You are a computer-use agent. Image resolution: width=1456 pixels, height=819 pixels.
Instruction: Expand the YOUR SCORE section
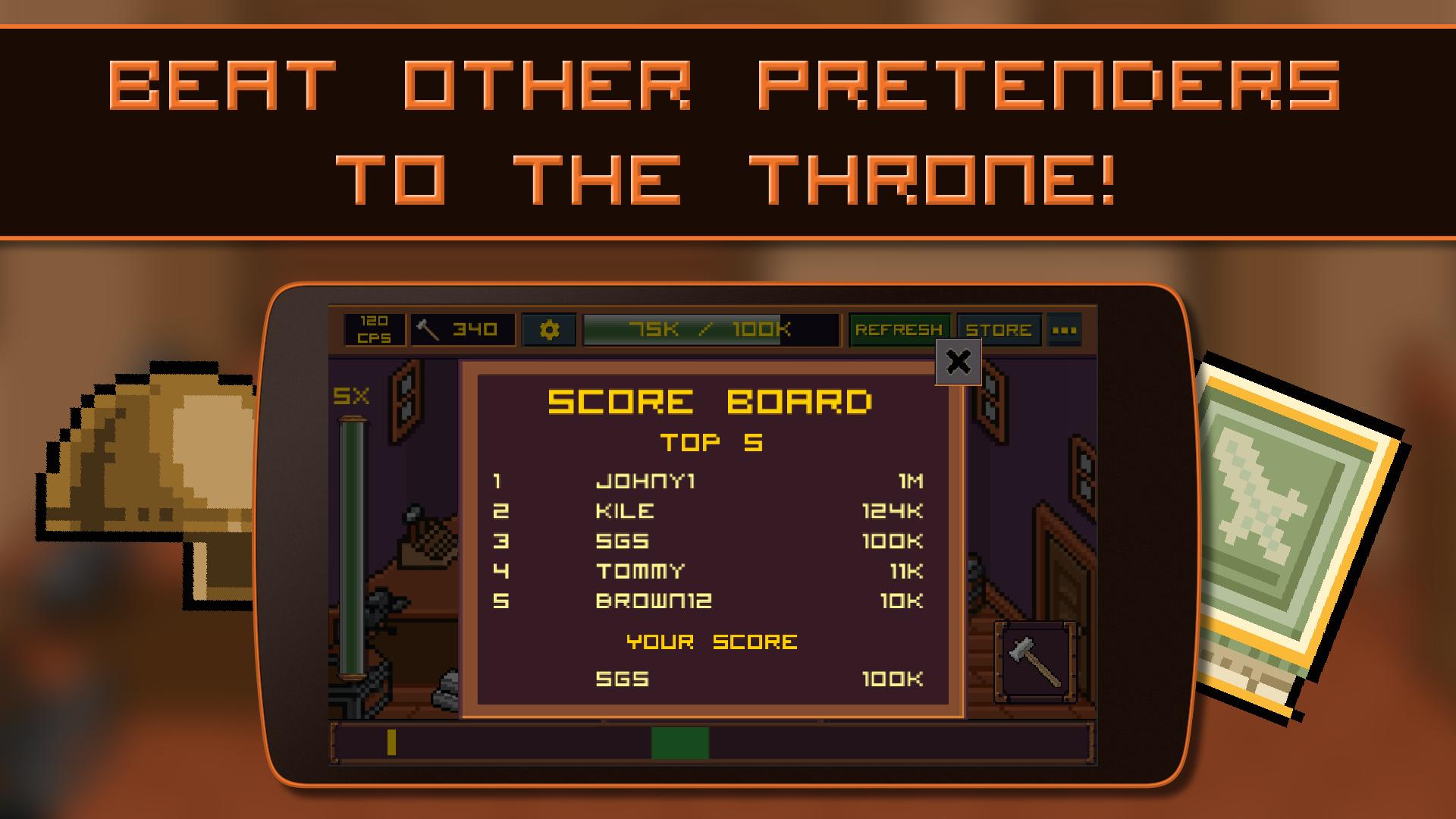pyautogui.click(x=711, y=641)
